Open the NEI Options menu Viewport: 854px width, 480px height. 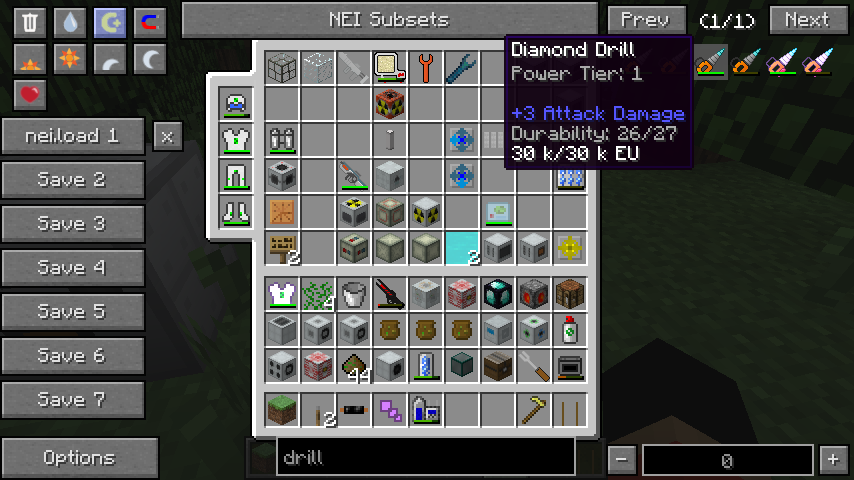[x=79, y=458]
